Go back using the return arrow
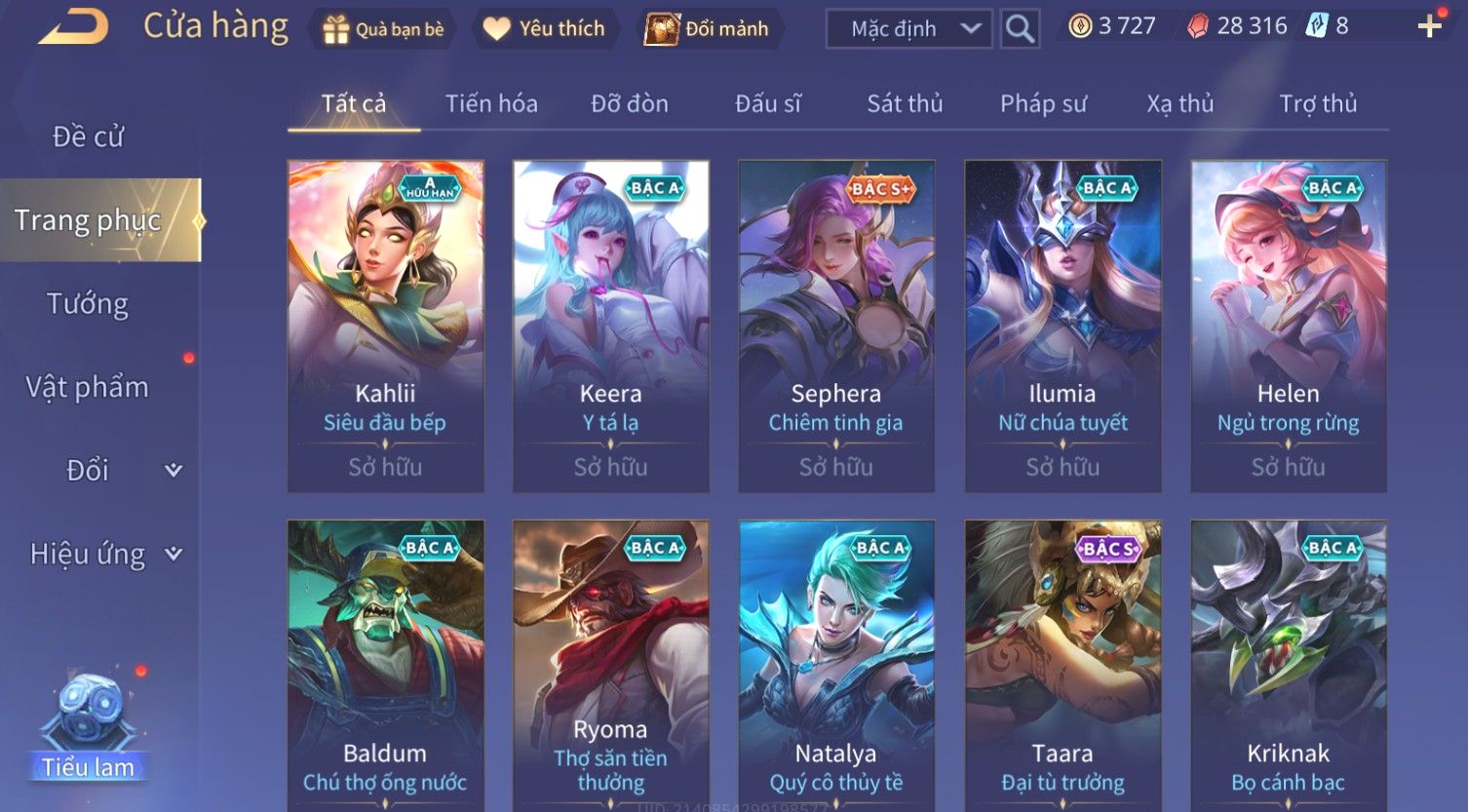Screen dimensions: 1468x812 click(x=73, y=27)
